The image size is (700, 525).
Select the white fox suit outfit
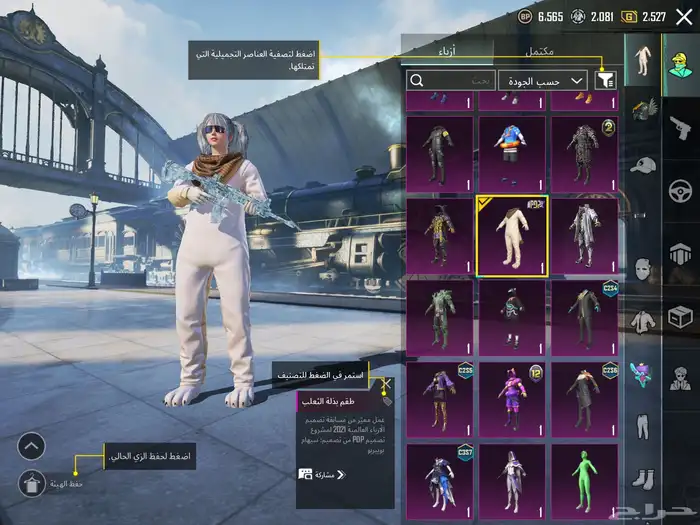[x=510, y=235]
